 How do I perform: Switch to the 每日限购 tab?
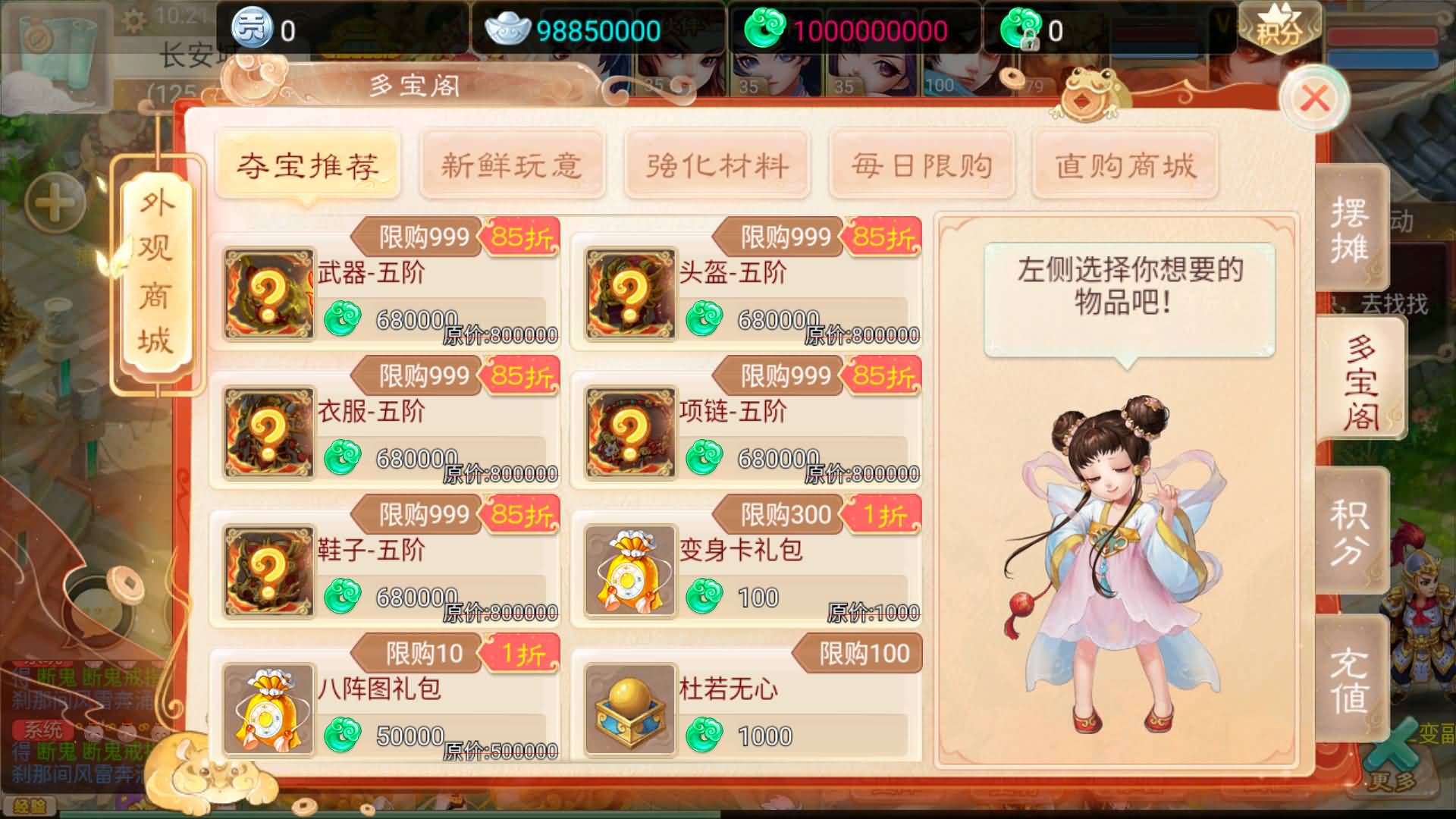point(922,165)
